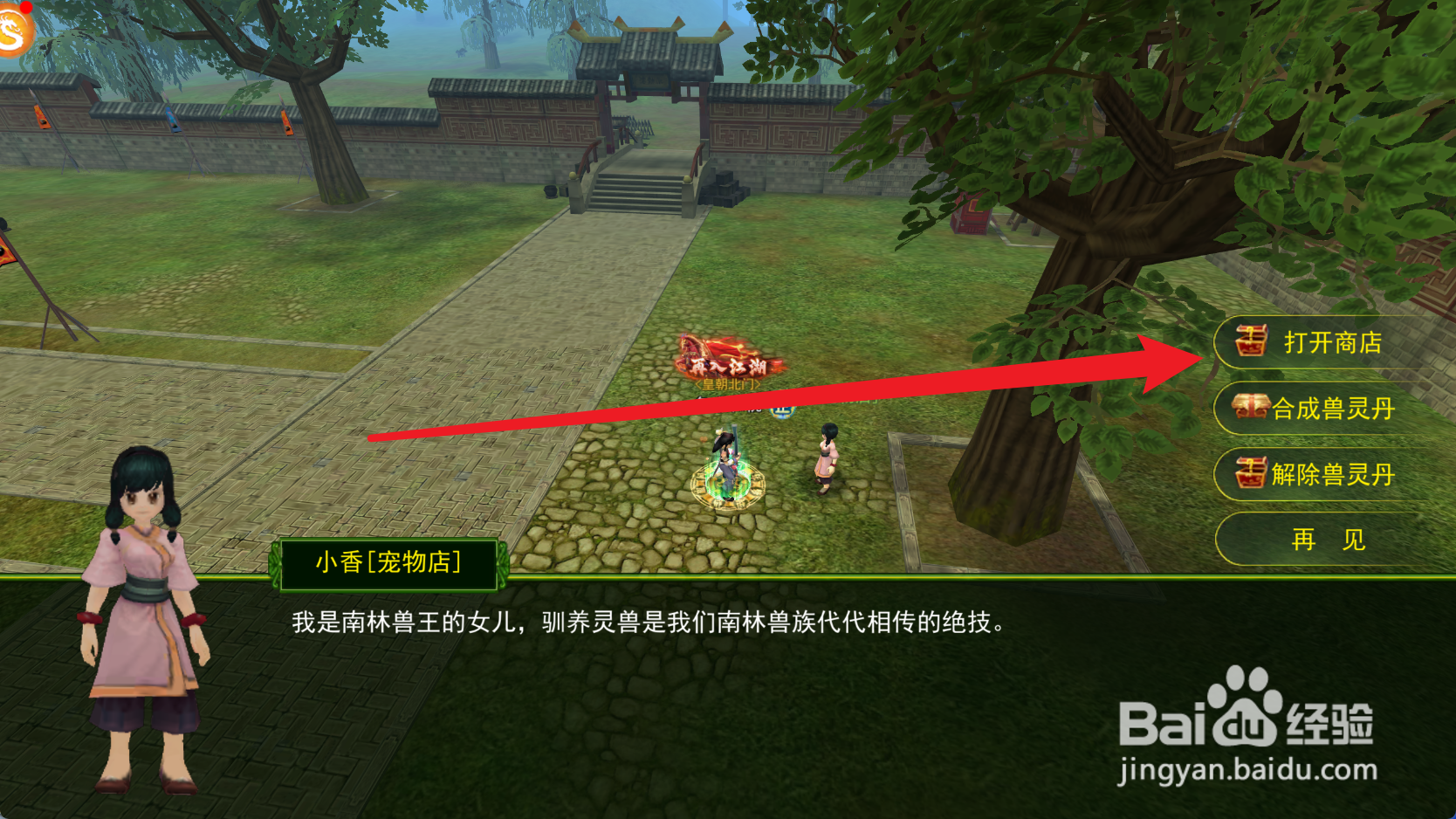This screenshot has height=819, width=1456.
Task: Click the 小香[宠物店] name plate
Action: point(390,564)
